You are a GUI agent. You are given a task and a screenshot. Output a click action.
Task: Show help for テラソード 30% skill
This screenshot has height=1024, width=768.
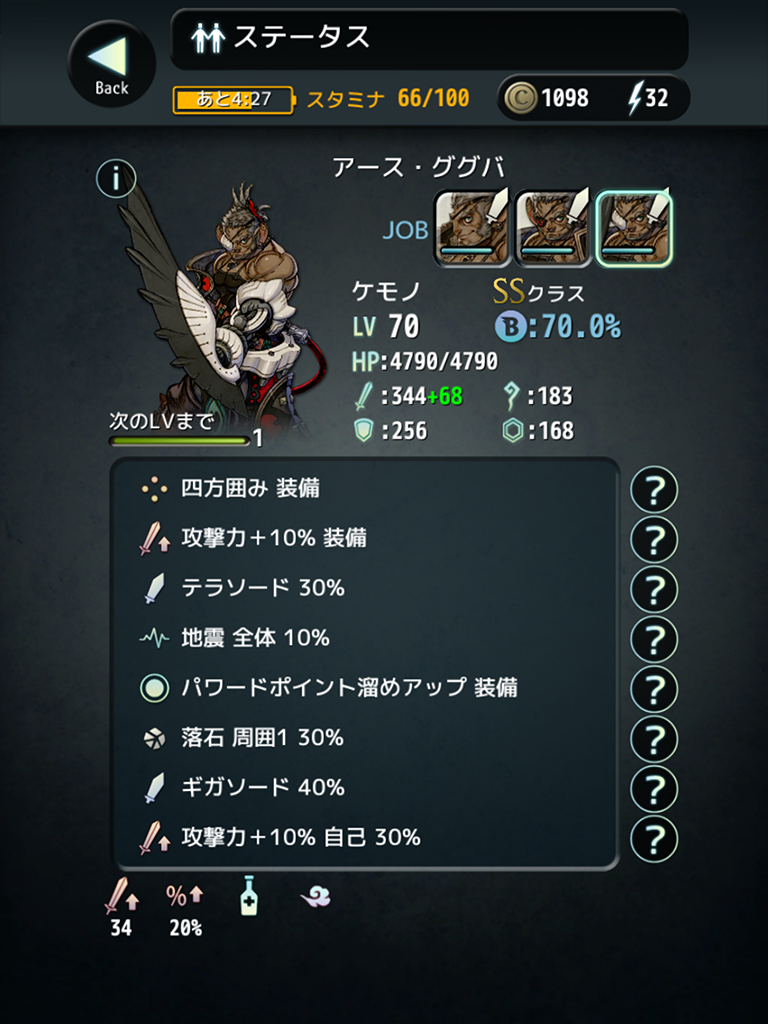[654, 590]
